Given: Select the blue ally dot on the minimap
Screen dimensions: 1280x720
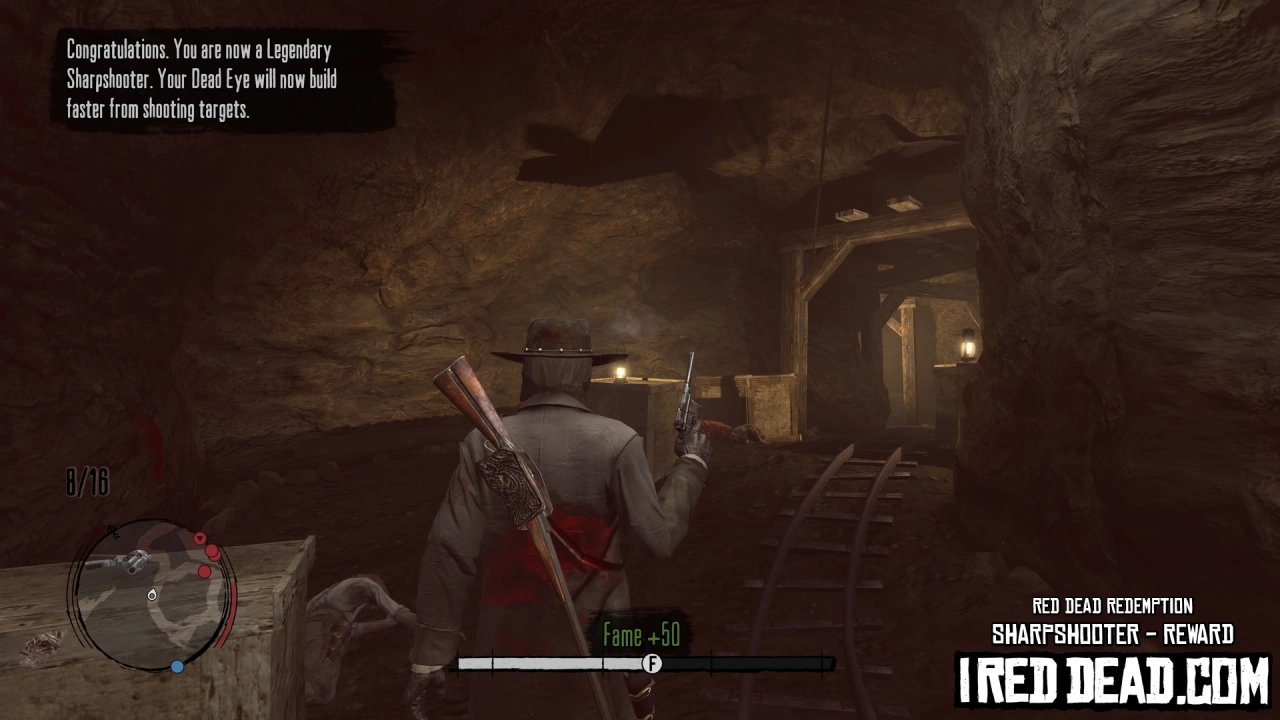Looking at the screenshot, I should 177,666.
